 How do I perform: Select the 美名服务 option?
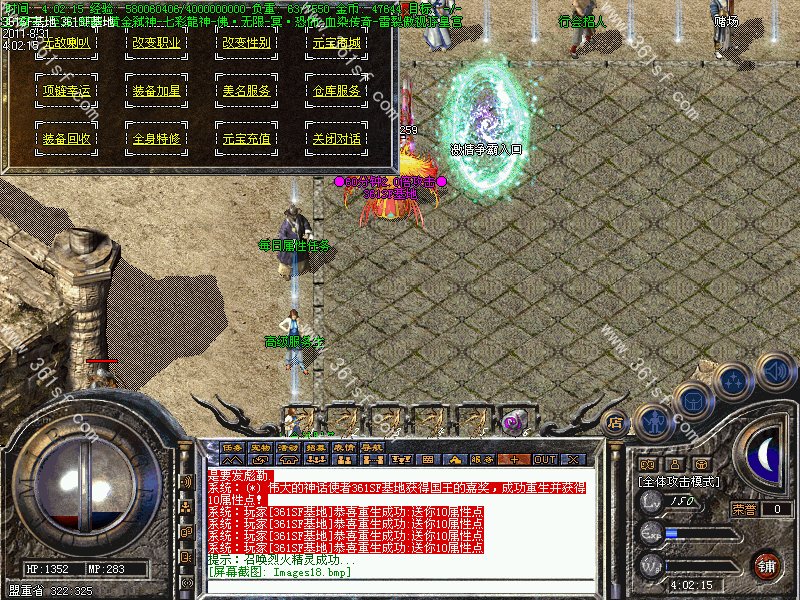tap(247, 91)
